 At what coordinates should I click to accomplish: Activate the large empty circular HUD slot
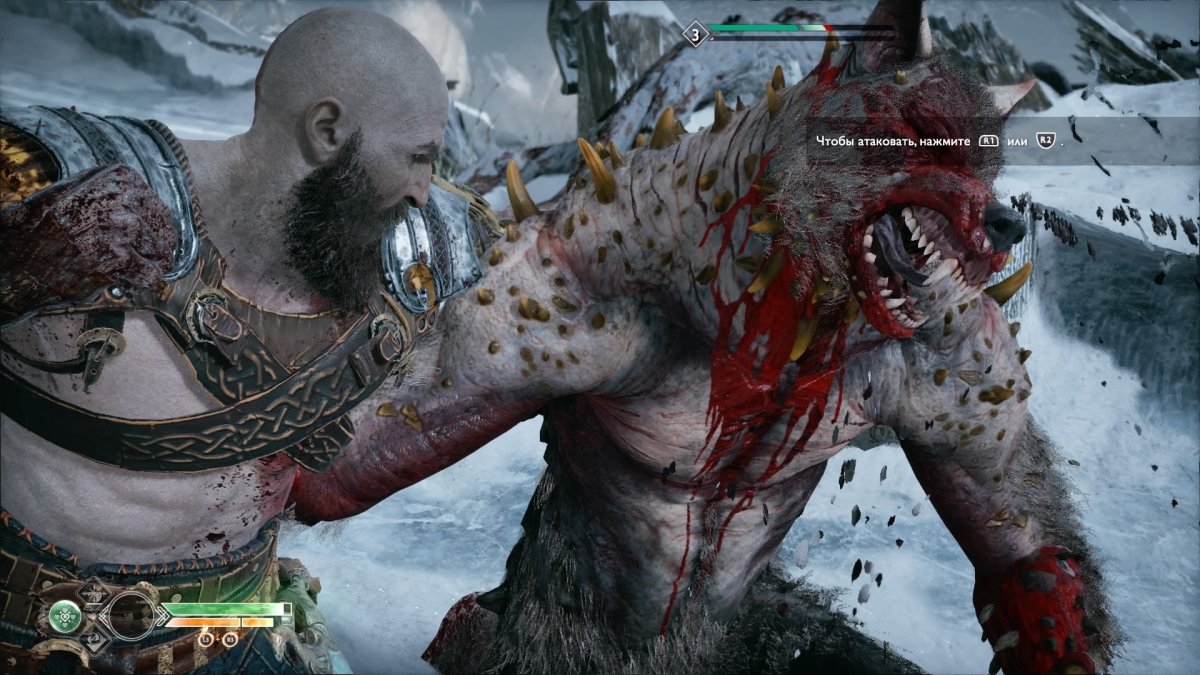pos(132,615)
